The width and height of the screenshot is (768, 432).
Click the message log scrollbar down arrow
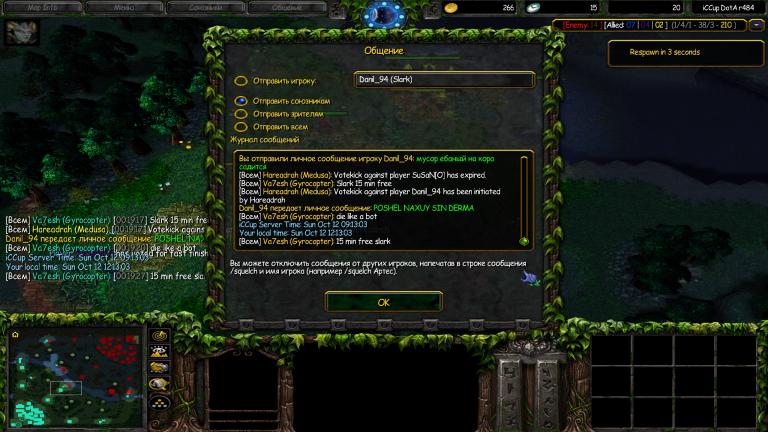[523, 241]
